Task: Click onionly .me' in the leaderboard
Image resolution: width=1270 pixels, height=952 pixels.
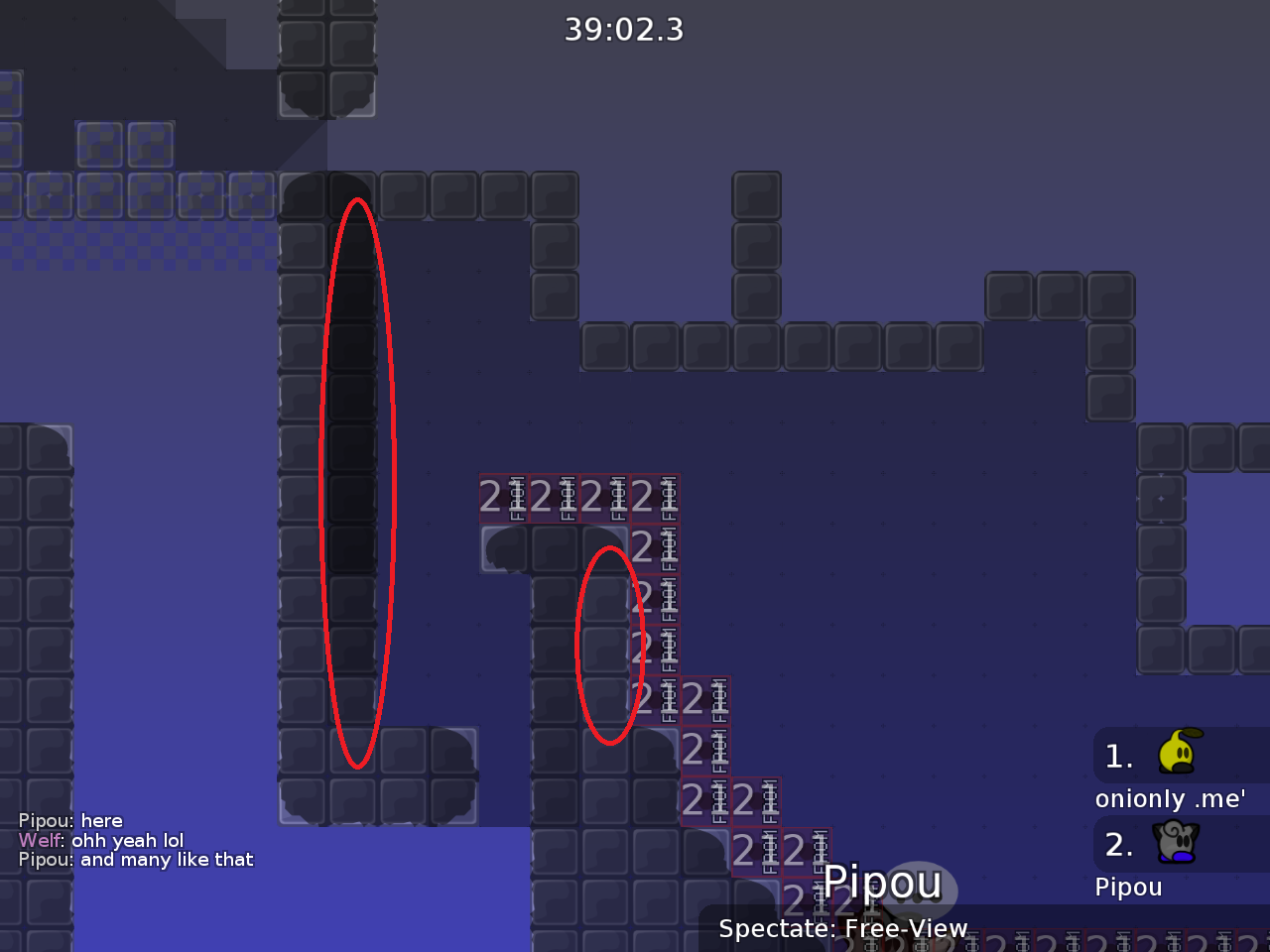Action: (1171, 798)
